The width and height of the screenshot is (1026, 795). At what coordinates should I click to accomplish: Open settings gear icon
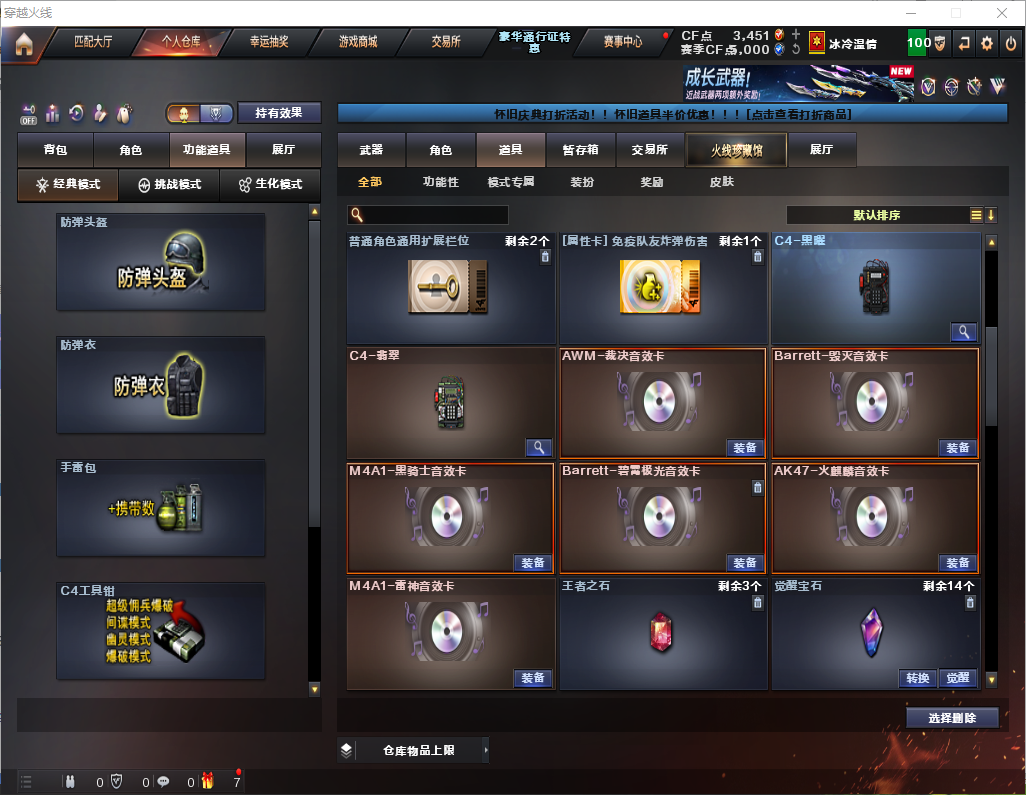(x=987, y=43)
